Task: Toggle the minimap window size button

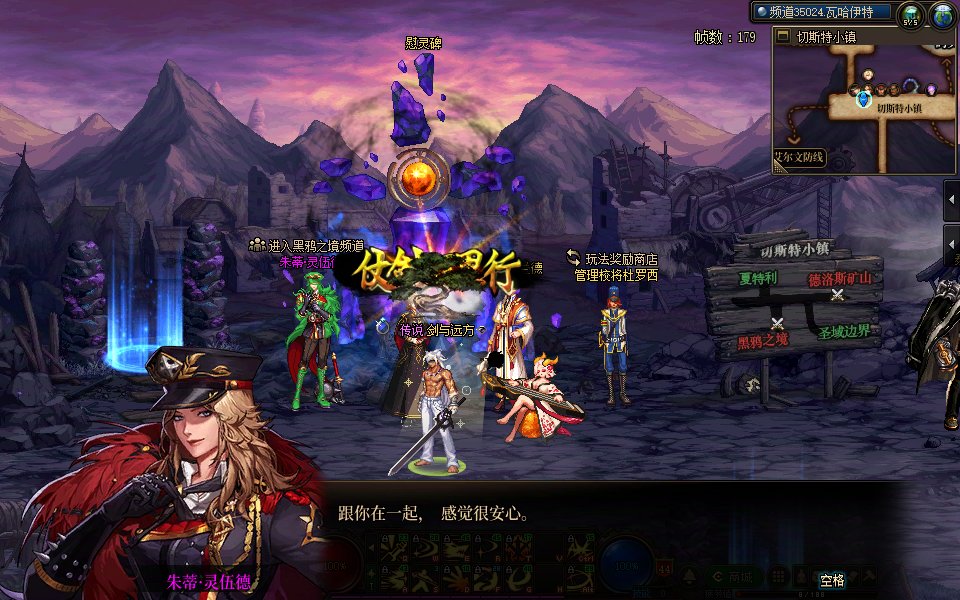Action: 784,37
